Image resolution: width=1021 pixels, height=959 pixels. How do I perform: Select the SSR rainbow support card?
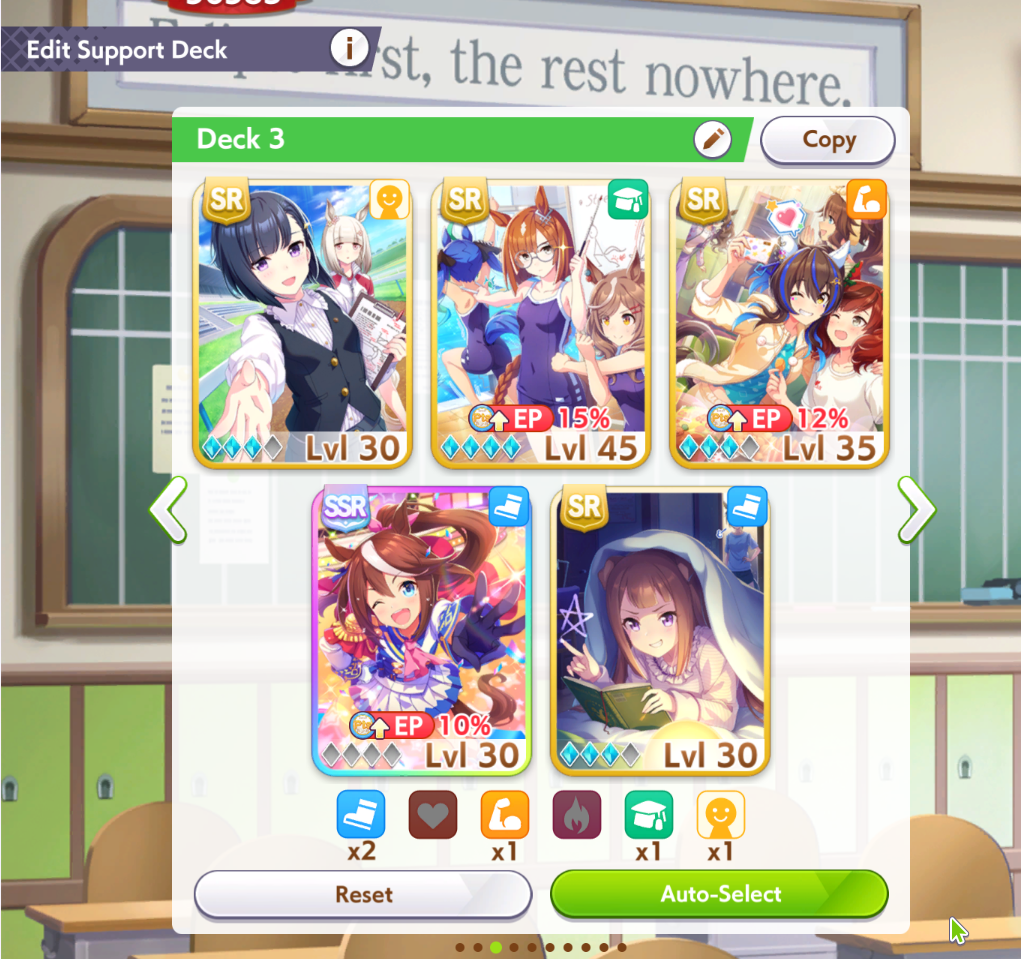tap(421, 631)
